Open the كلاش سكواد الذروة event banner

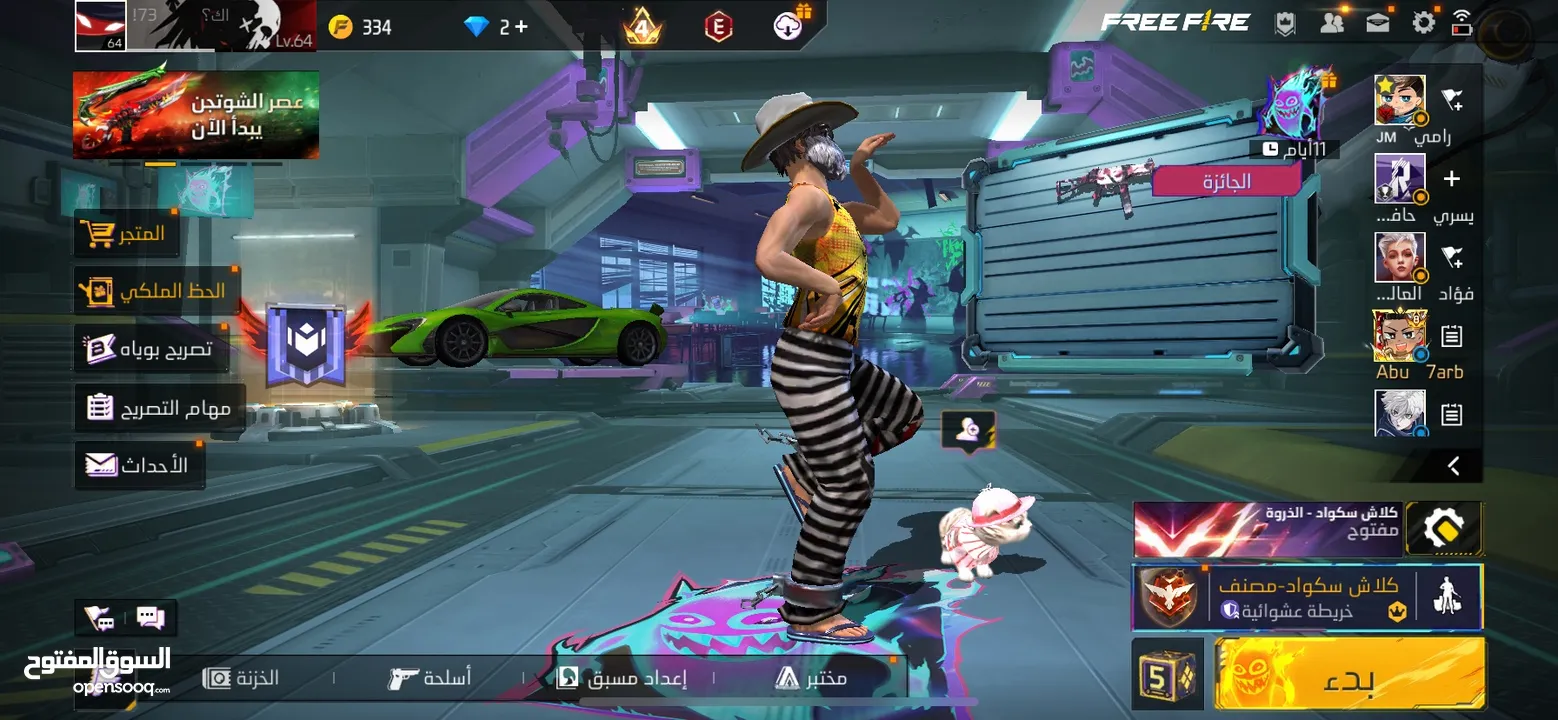[x=1268, y=529]
